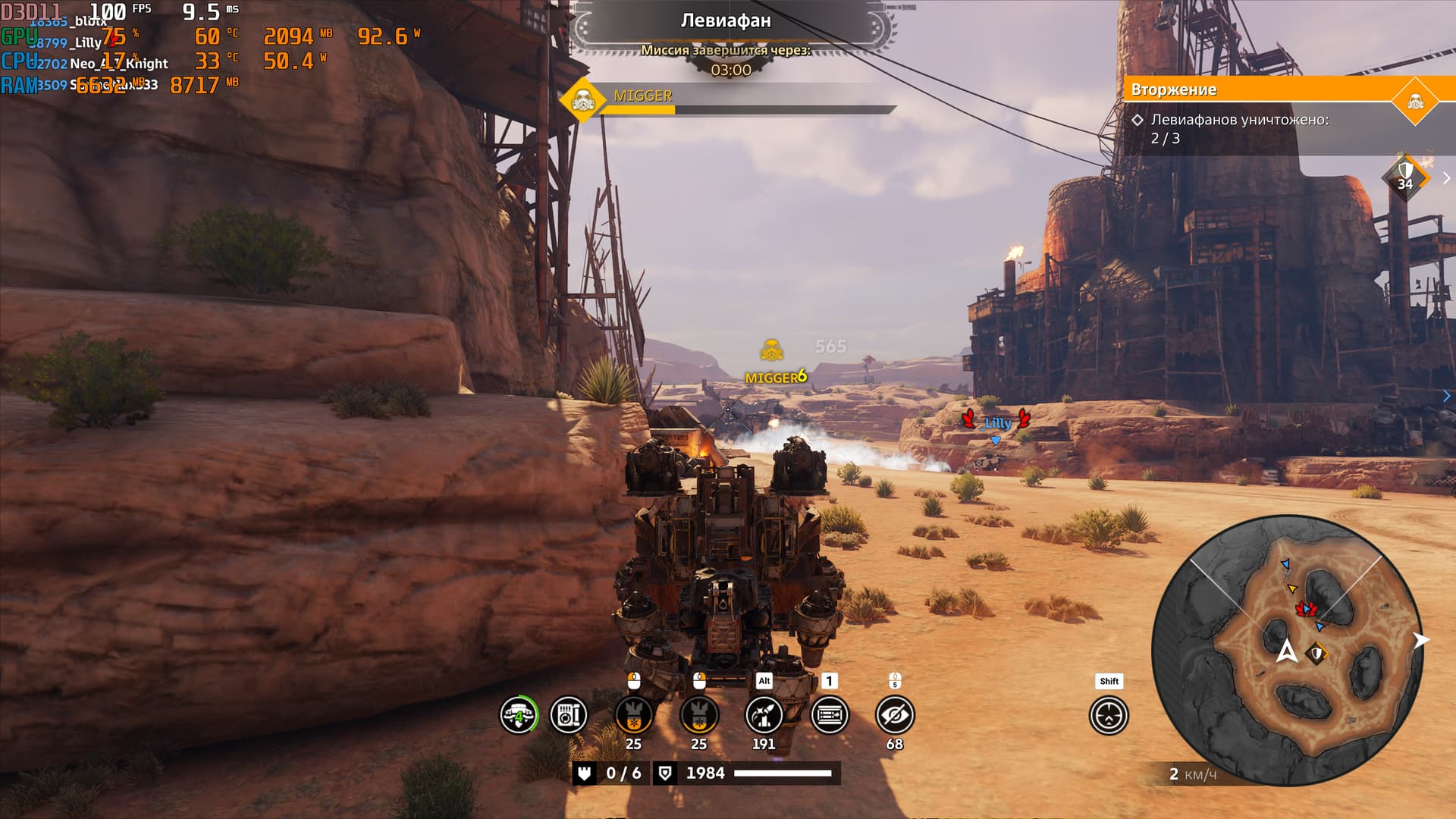
Task: Toggle the crosshair aiming mode icon
Action: click(x=1109, y=716)
